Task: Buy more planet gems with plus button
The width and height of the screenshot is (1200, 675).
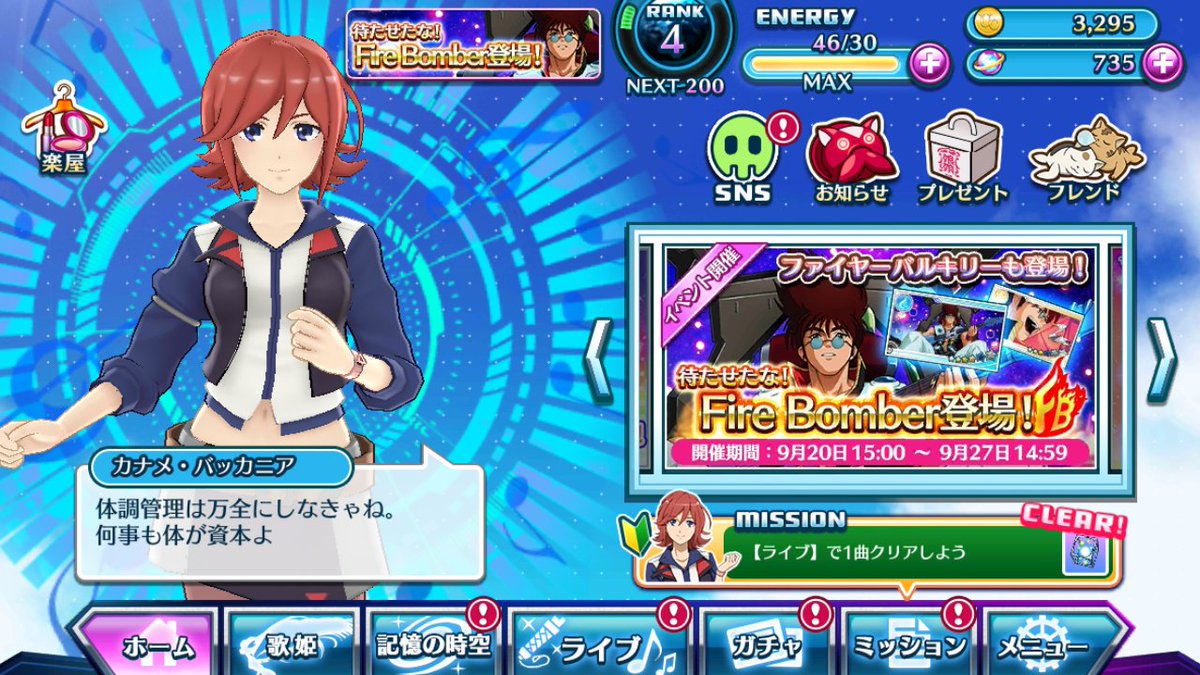Action: coord(1161,64)
